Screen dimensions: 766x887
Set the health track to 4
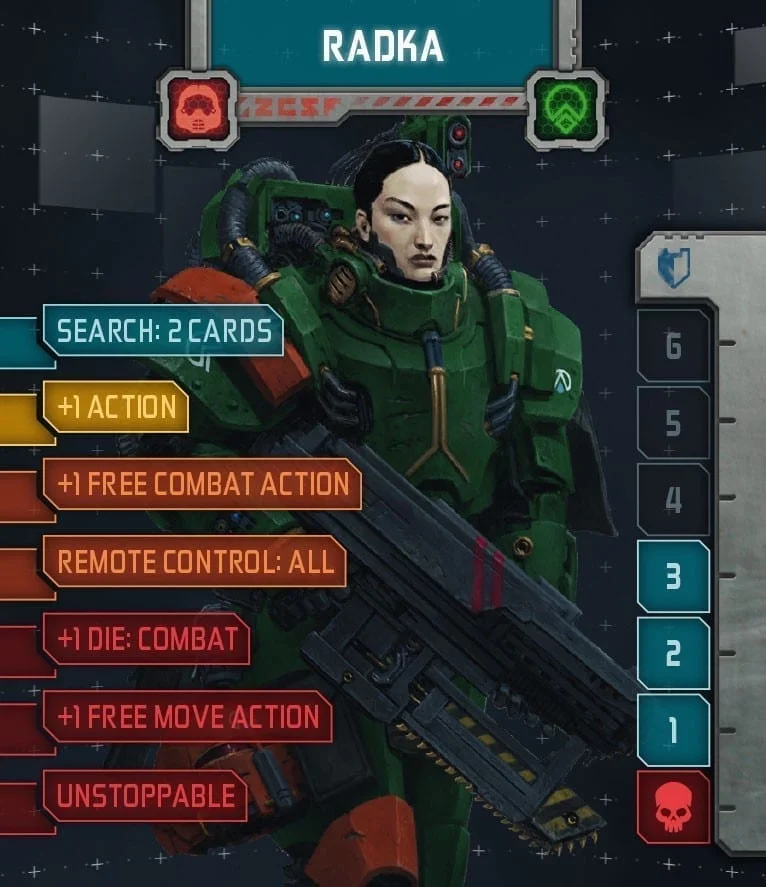tap(673, 500)
